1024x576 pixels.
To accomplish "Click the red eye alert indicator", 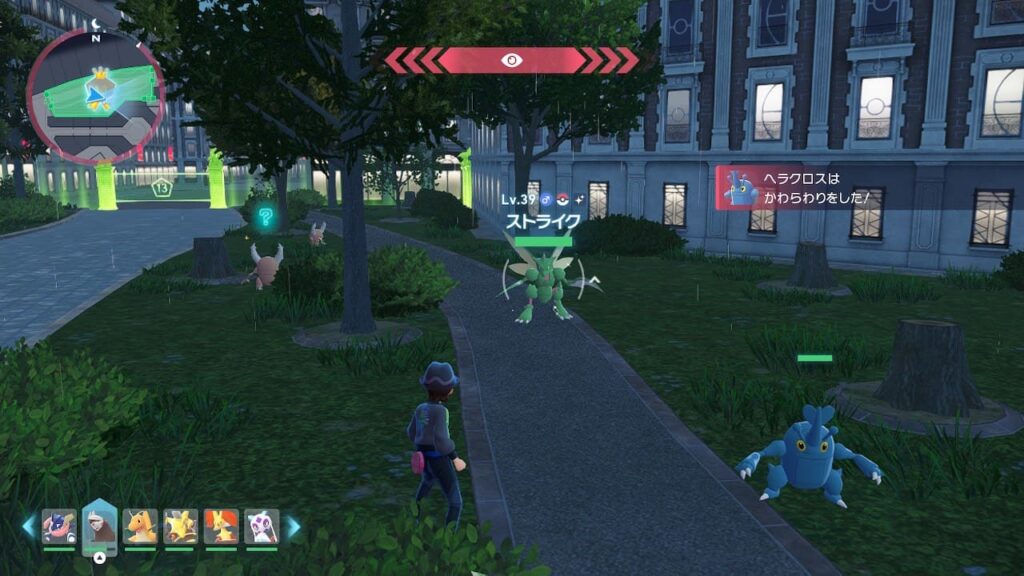I will point(511,60).
